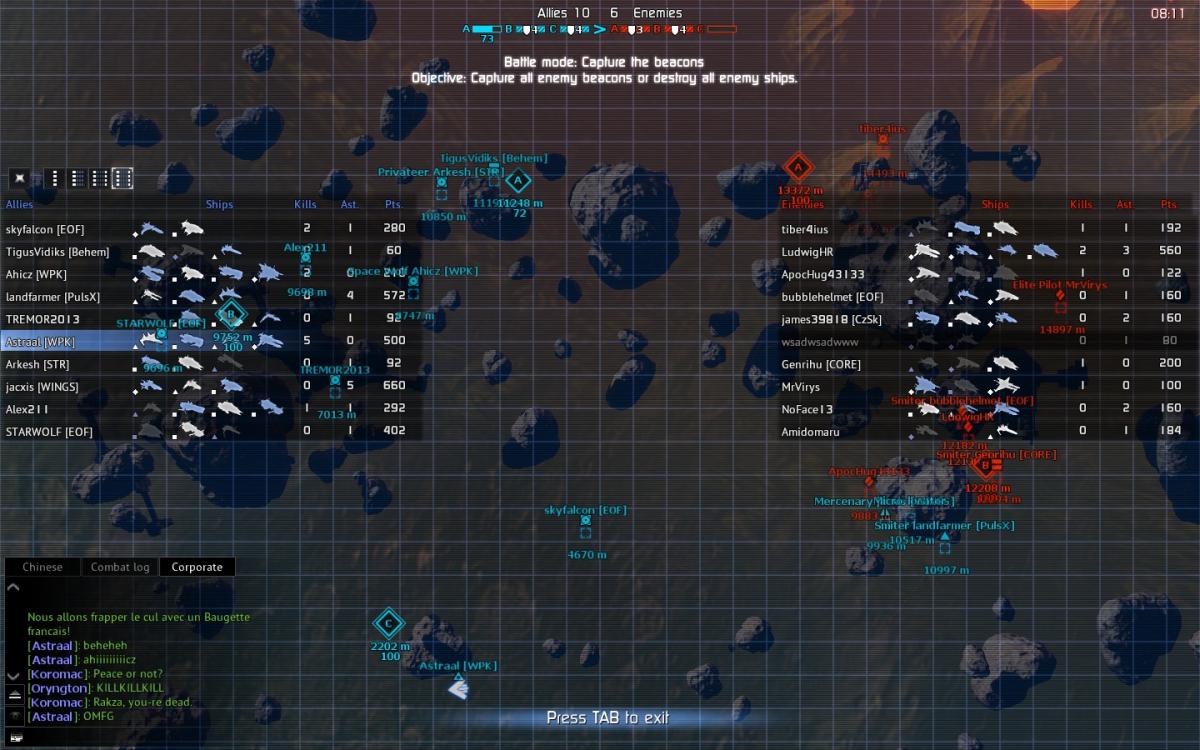
Task: Select Astraal [WPK] row in Allies scoreboard
Action: (210, 342)
